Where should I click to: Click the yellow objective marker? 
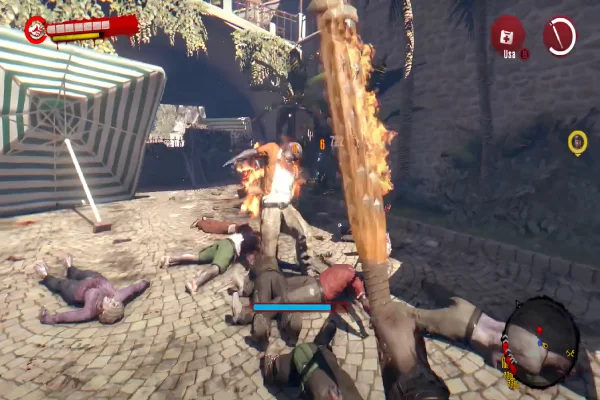click(x=577, y=142)
